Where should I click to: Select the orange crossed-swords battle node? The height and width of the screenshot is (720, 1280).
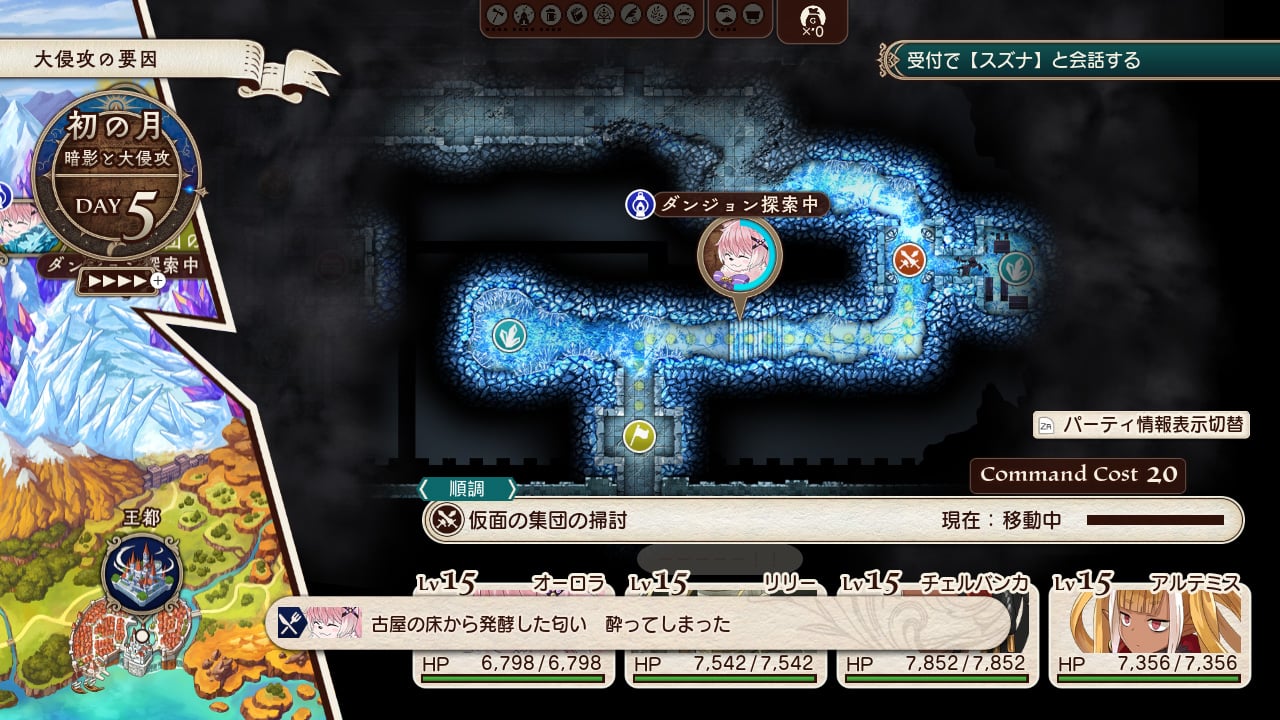(909, 260)
